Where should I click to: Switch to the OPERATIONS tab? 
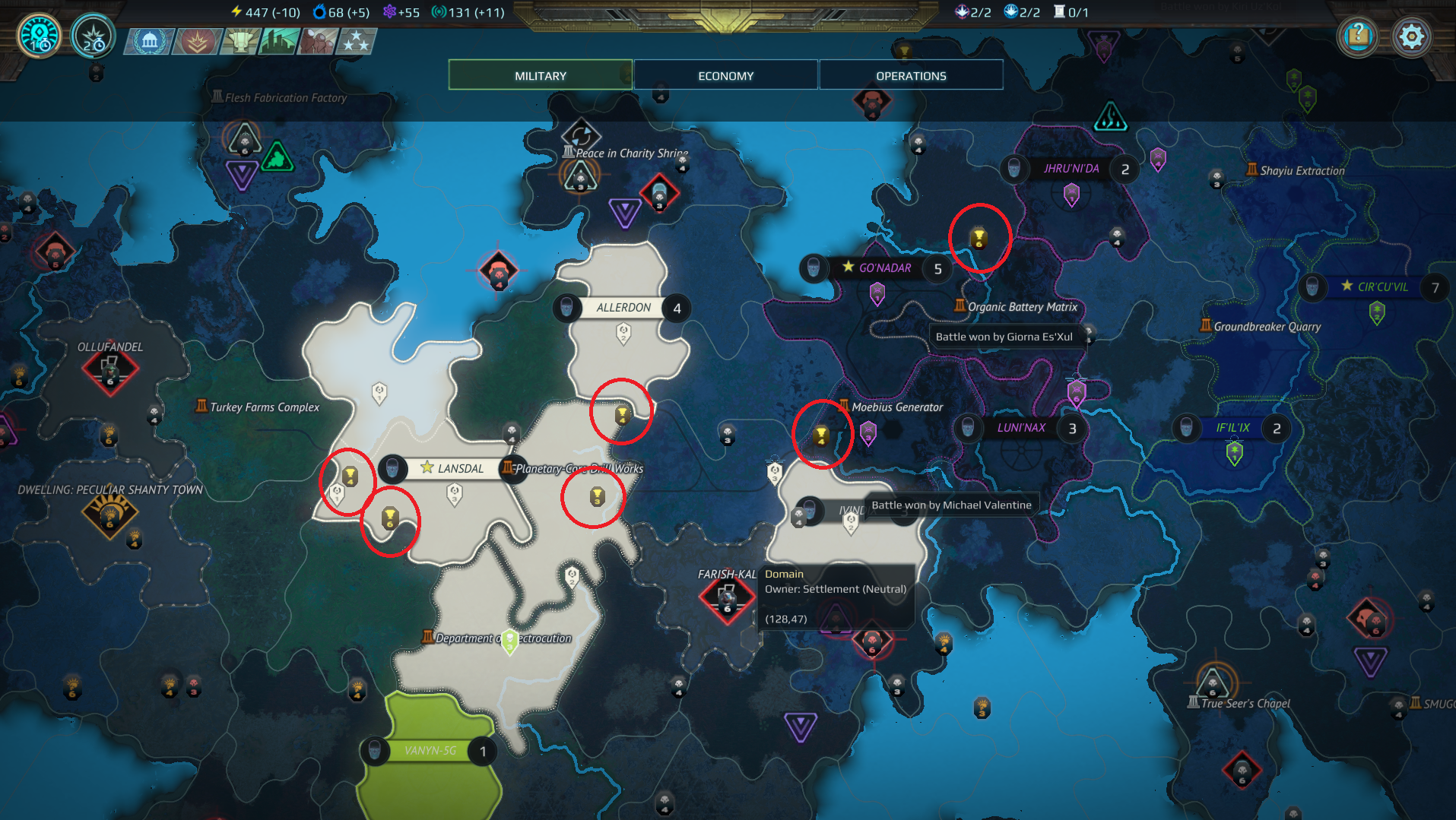(x=910, y=74)
